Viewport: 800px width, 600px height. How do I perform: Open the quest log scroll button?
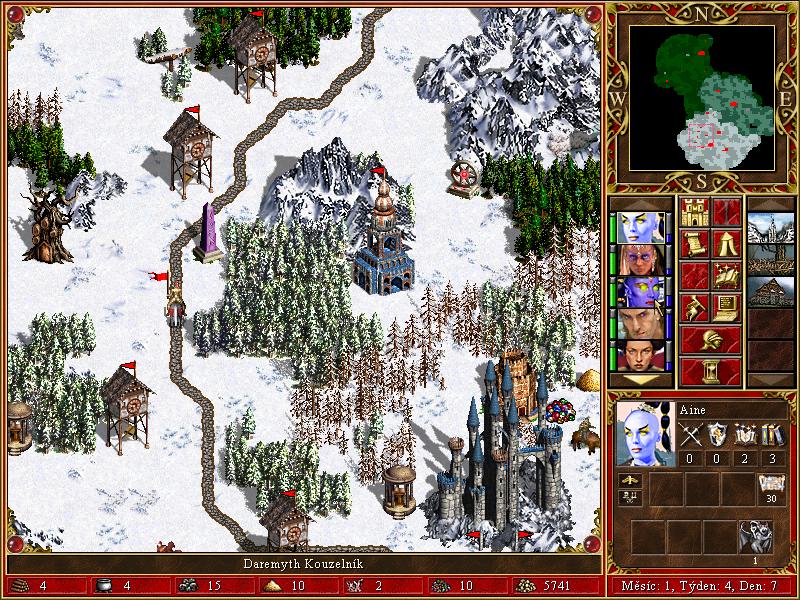[695, 244]
